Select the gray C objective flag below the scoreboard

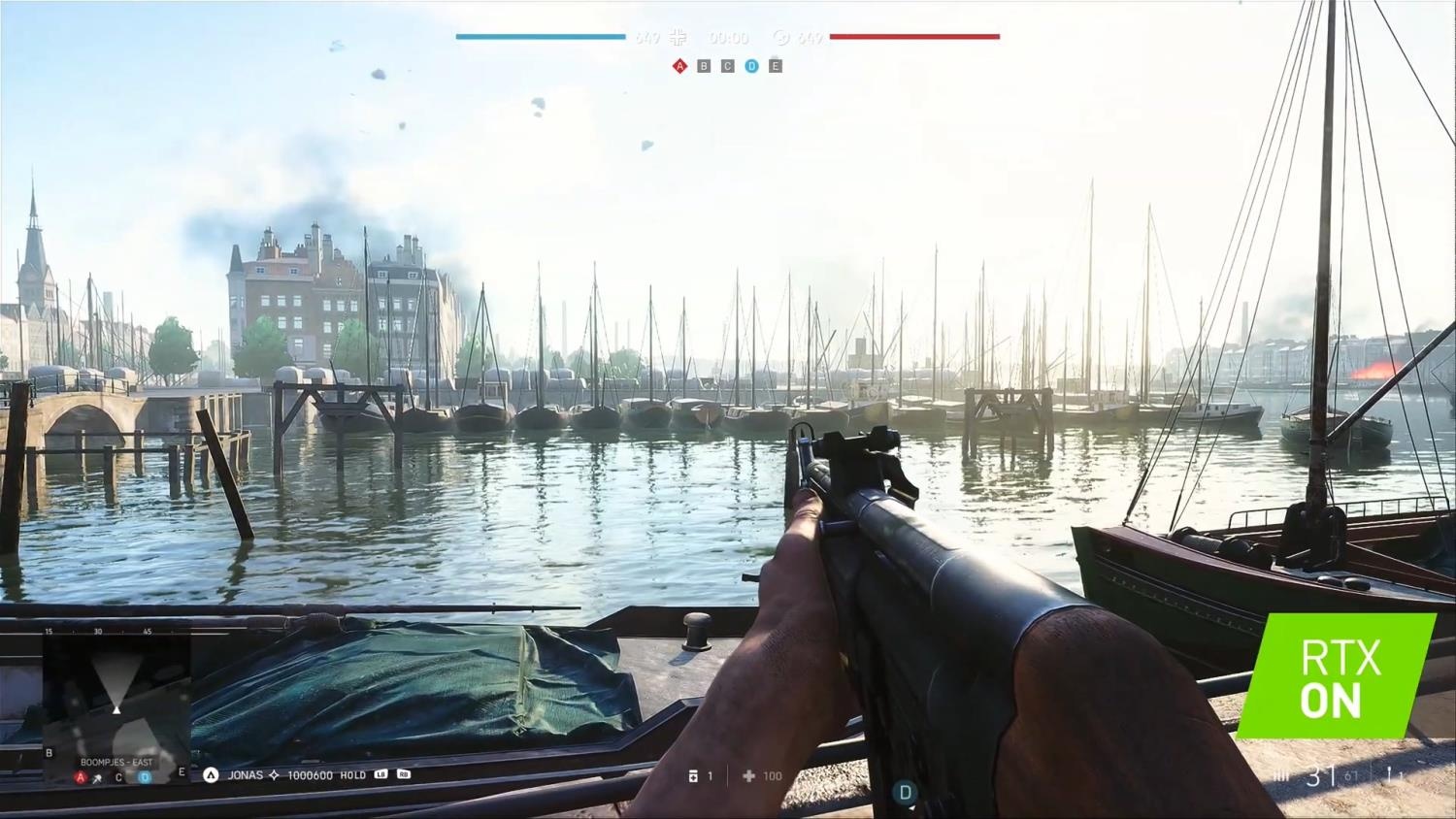tap(727, 66)
